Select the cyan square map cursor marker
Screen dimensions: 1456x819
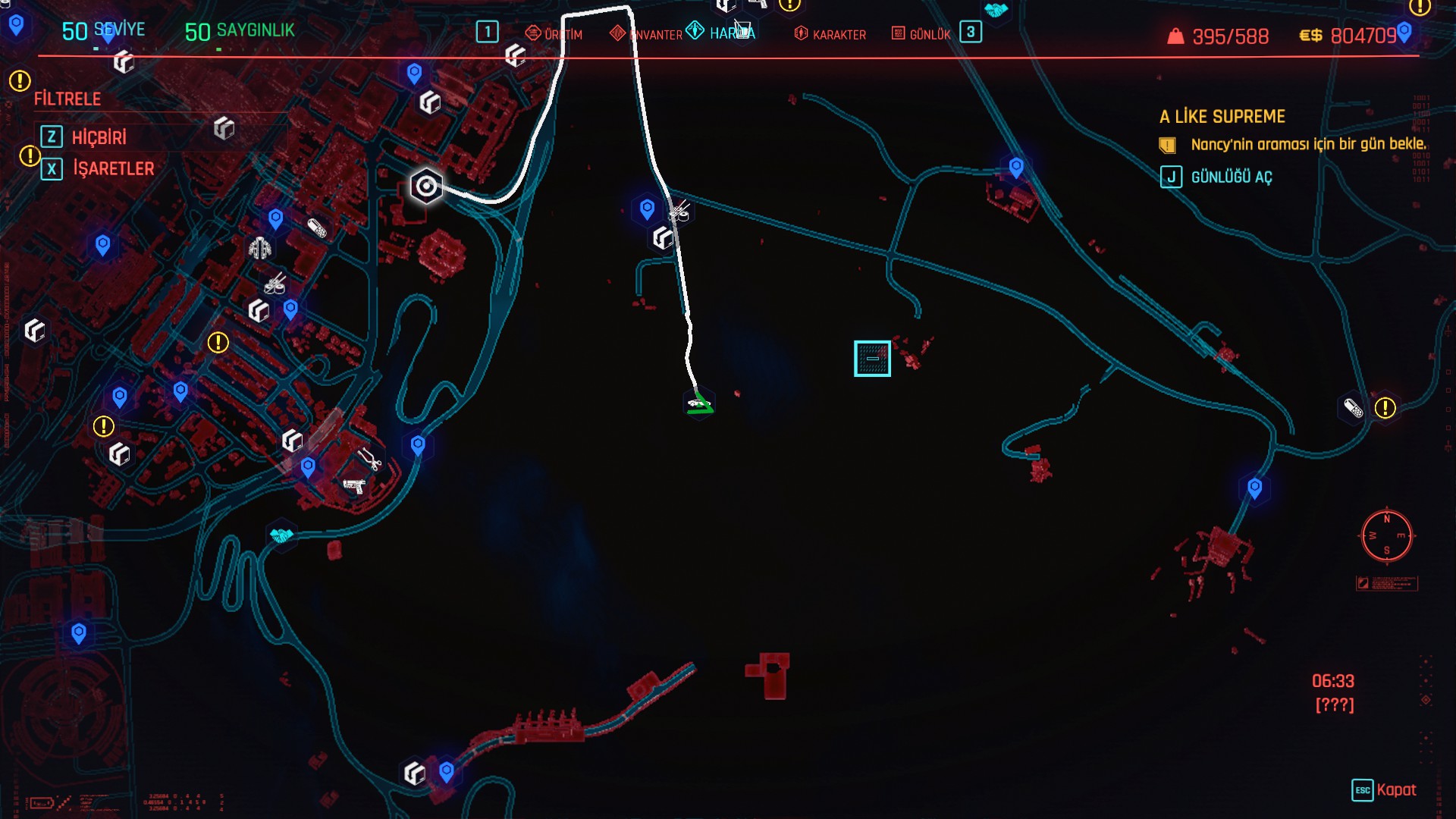tap(872, 359)
